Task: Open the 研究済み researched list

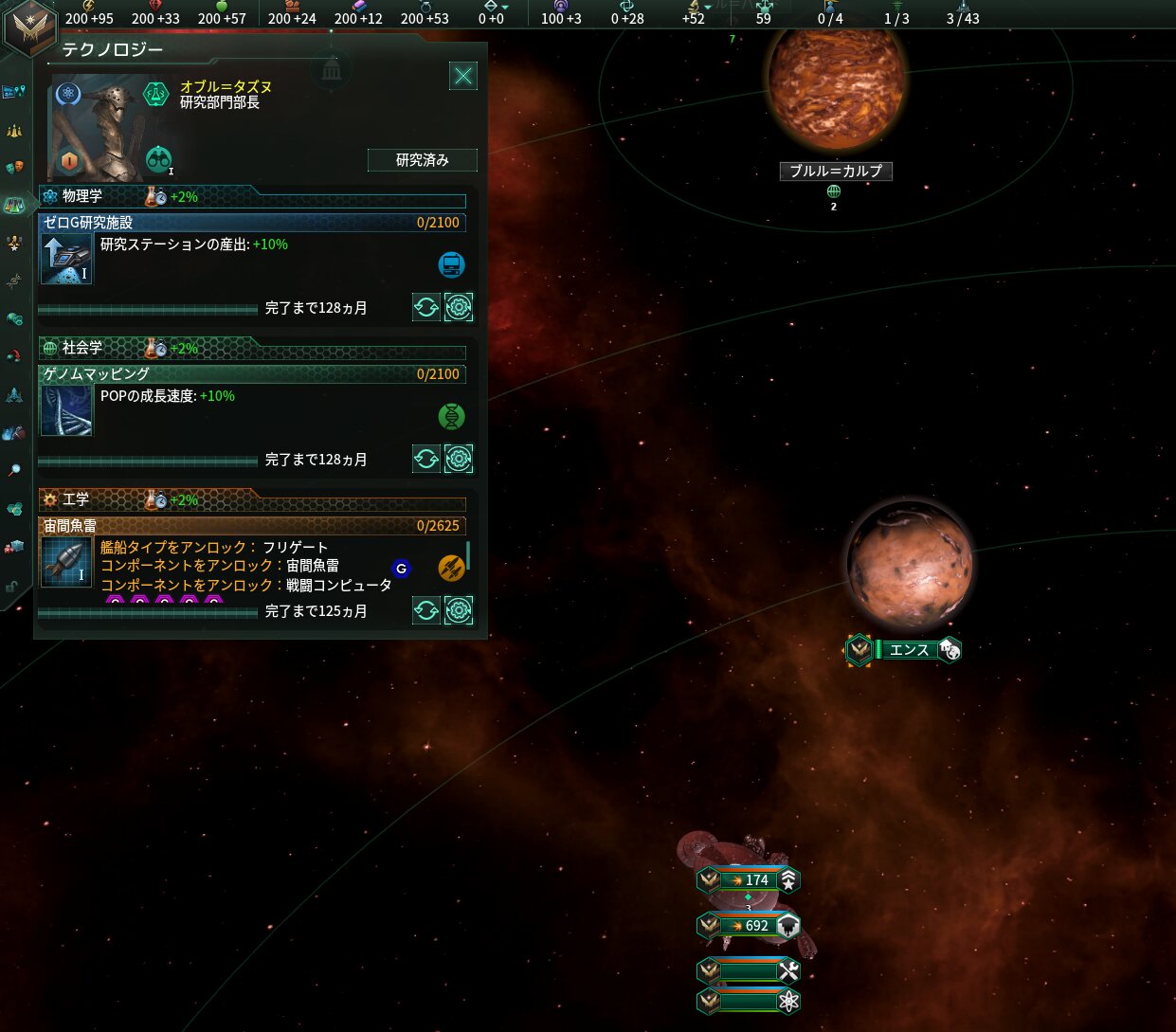Action: 422,160
